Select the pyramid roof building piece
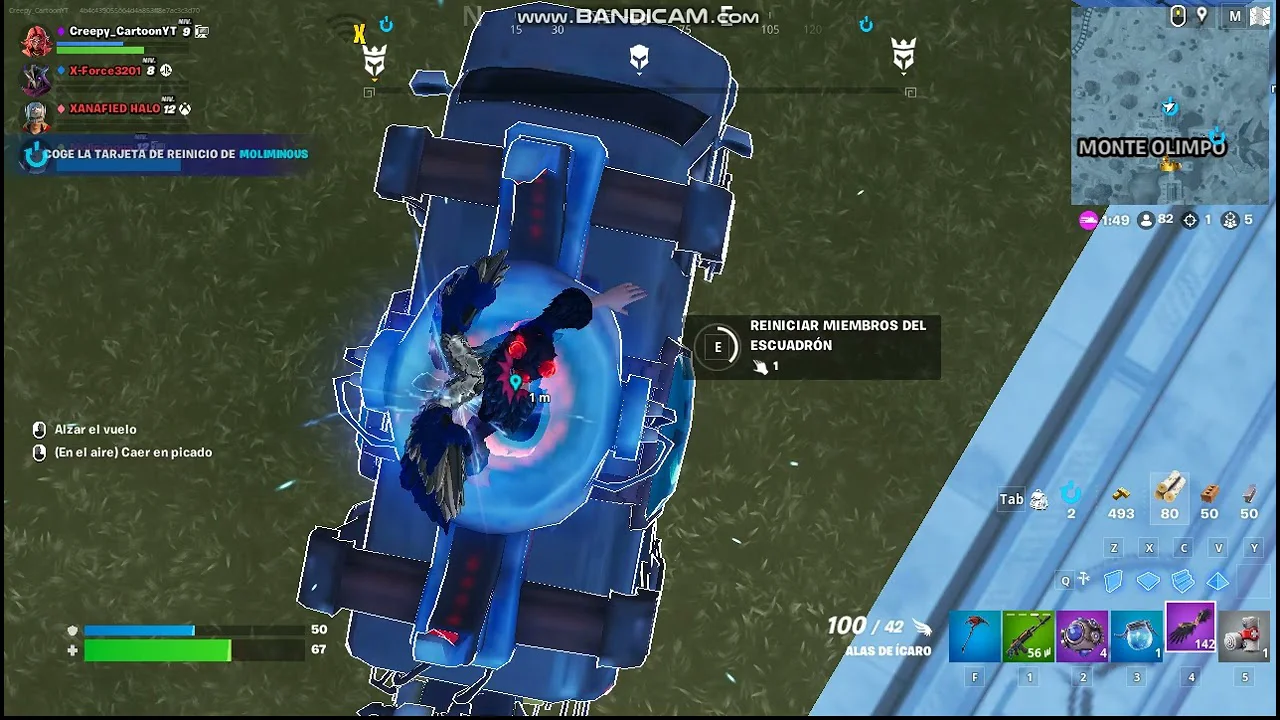 (1218, 581)
